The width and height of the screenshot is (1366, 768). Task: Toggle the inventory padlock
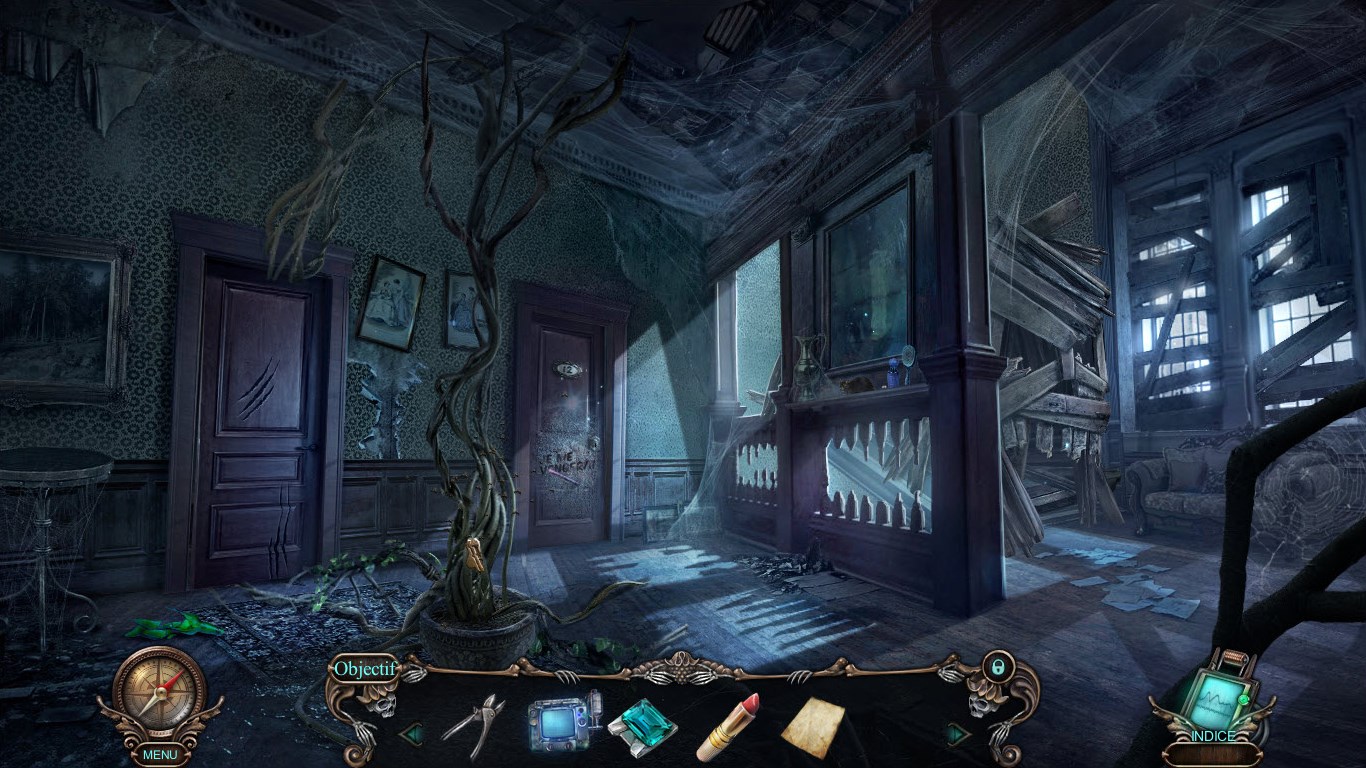click(x=996, y=665)
